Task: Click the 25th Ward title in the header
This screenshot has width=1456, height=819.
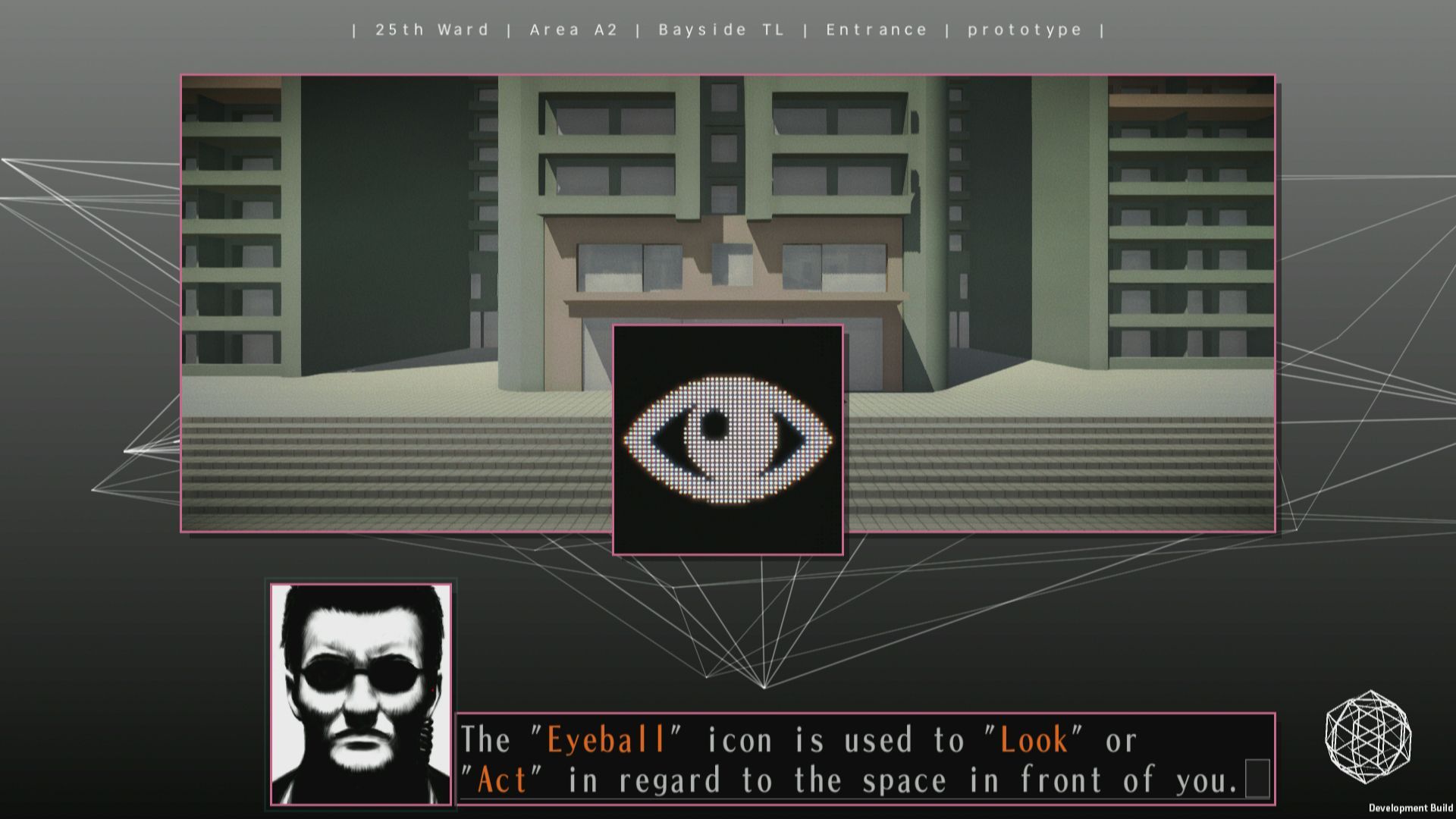Action: [x=431, y=30]
